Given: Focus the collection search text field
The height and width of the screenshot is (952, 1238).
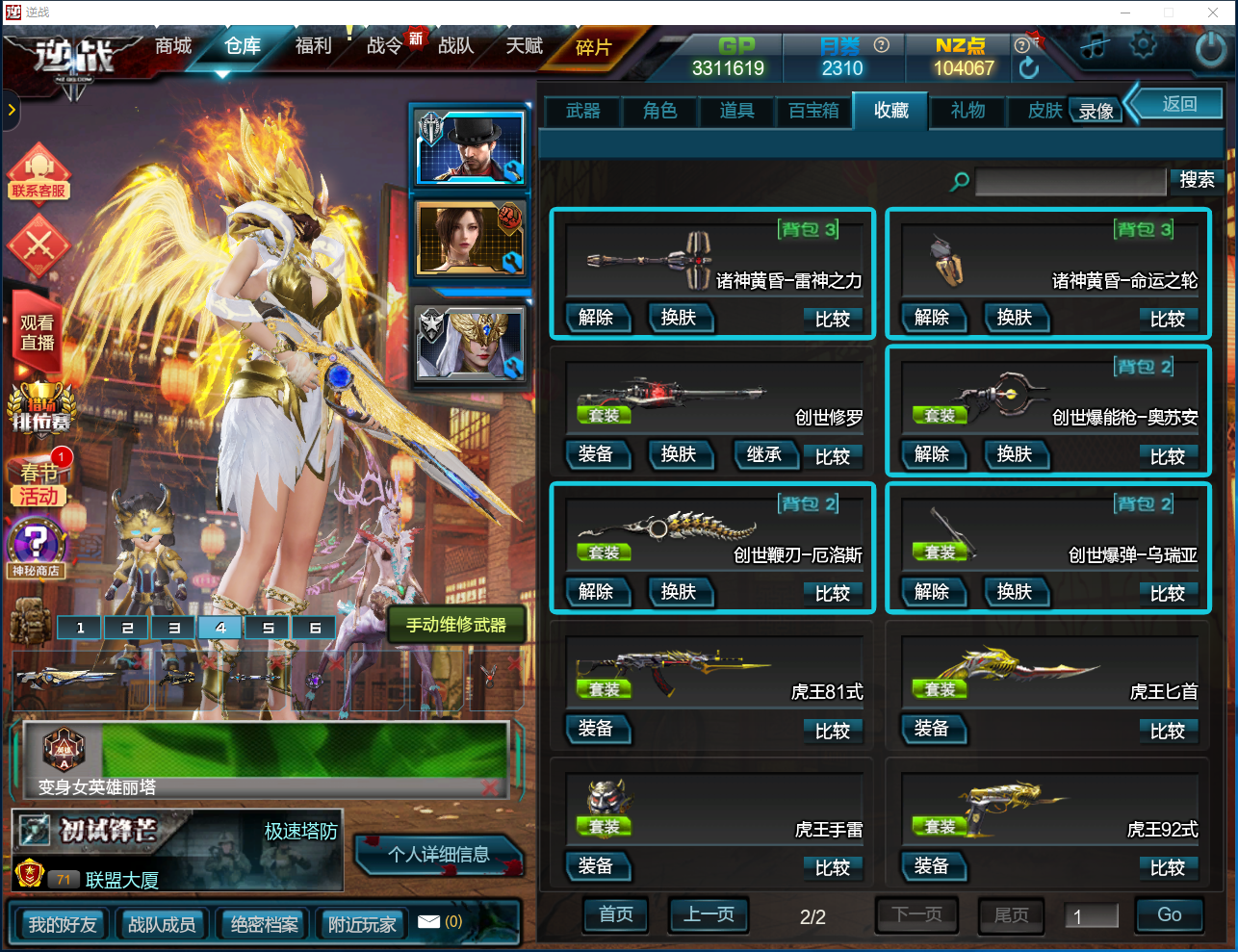Looking at the screenshot, I should (x=1070, y=181).
